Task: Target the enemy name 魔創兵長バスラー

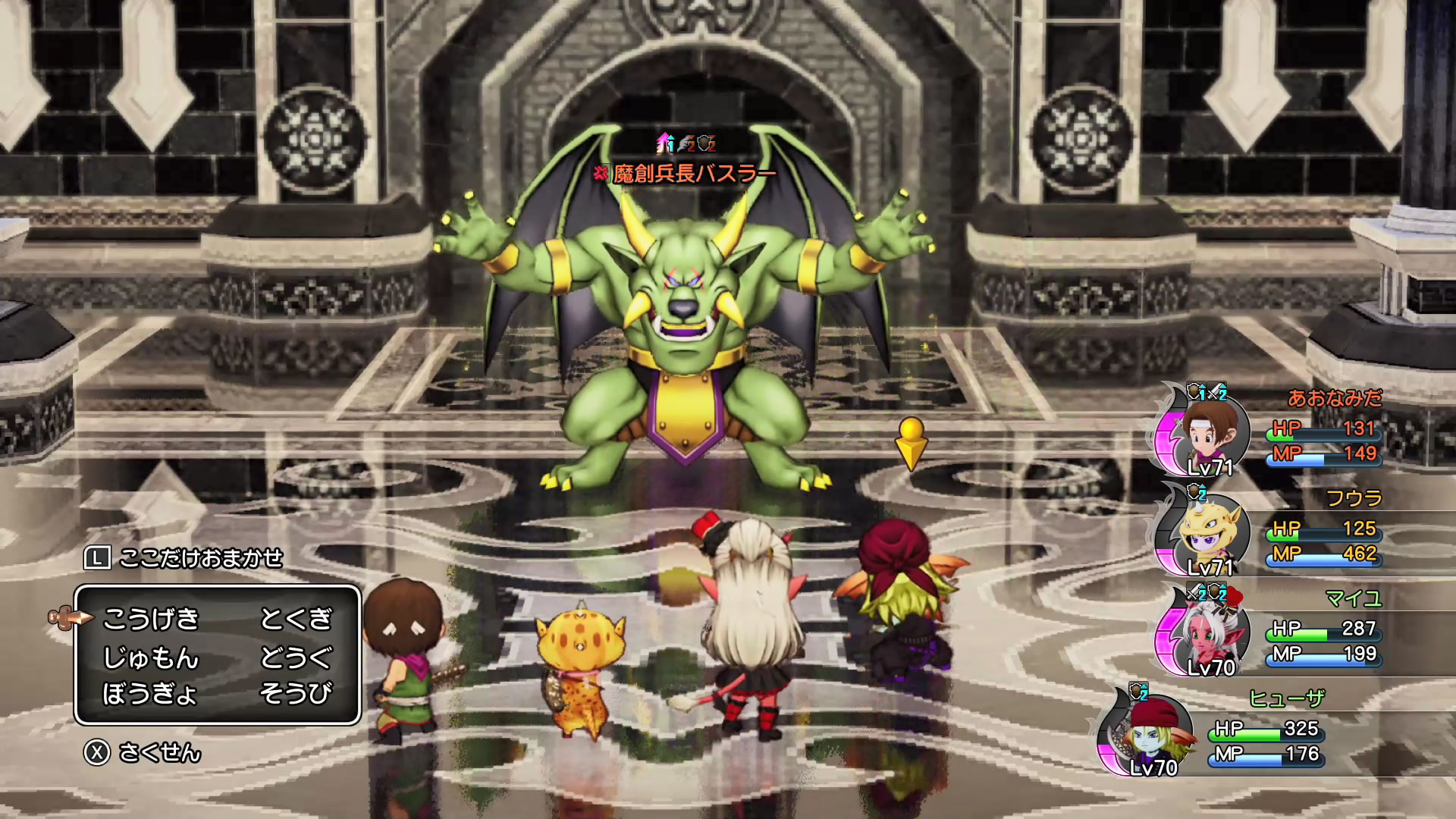Action: pos(694,174)
